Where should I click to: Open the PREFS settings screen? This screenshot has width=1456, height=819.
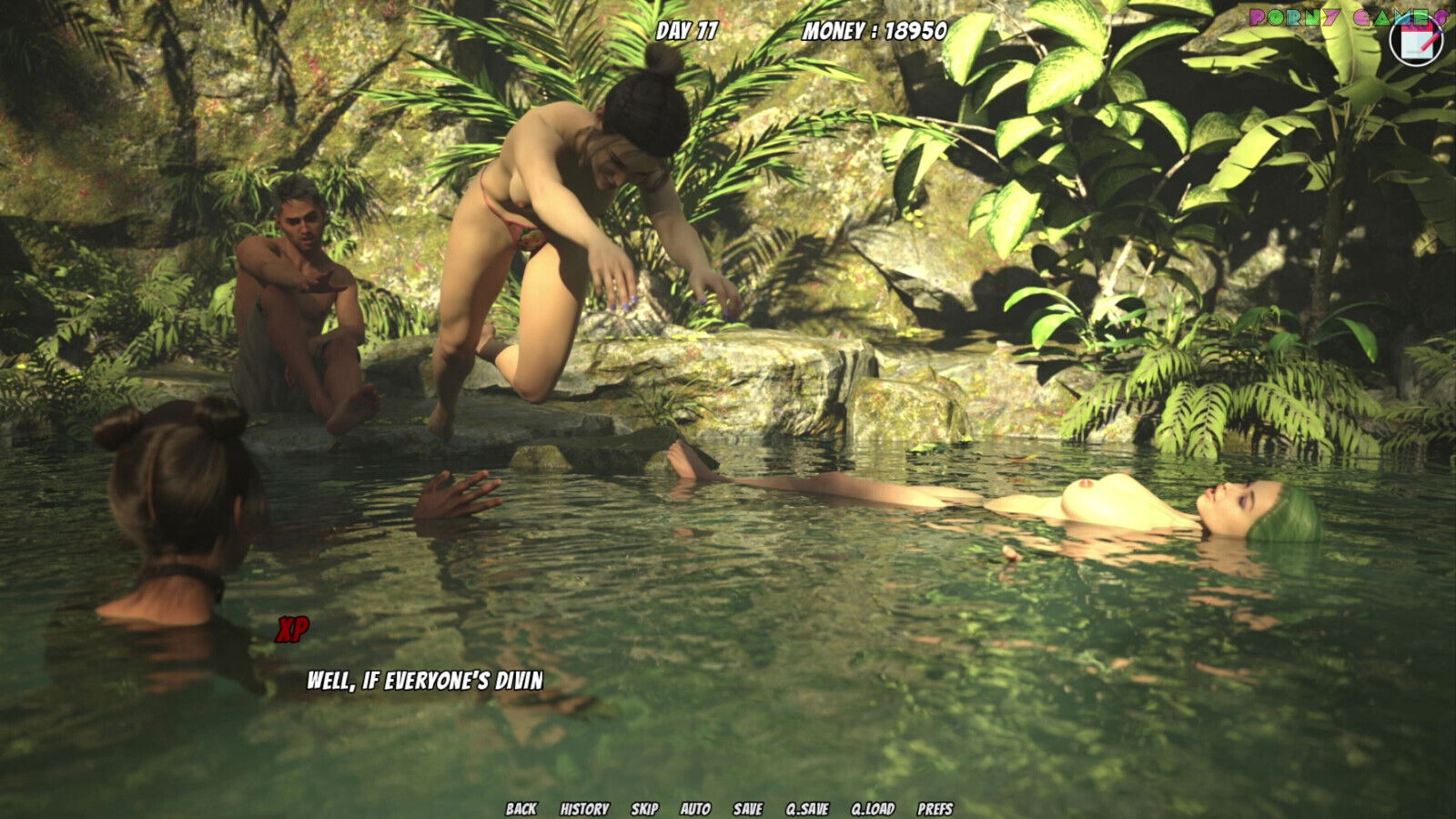[935, 806]
